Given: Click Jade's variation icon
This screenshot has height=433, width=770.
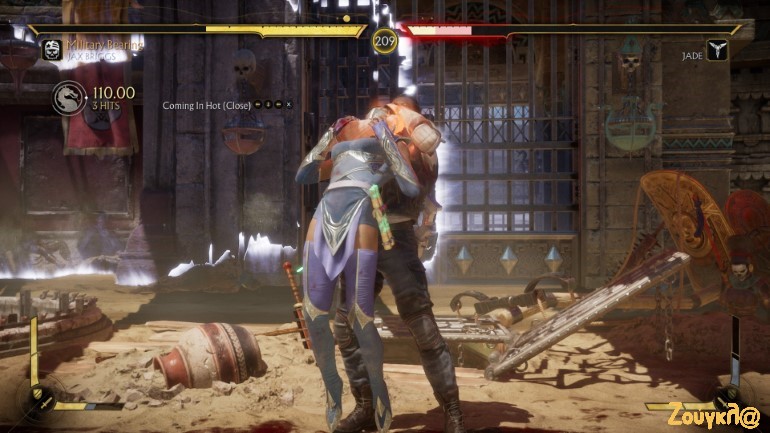Looking at the screenshot, I should pos(716,51).
